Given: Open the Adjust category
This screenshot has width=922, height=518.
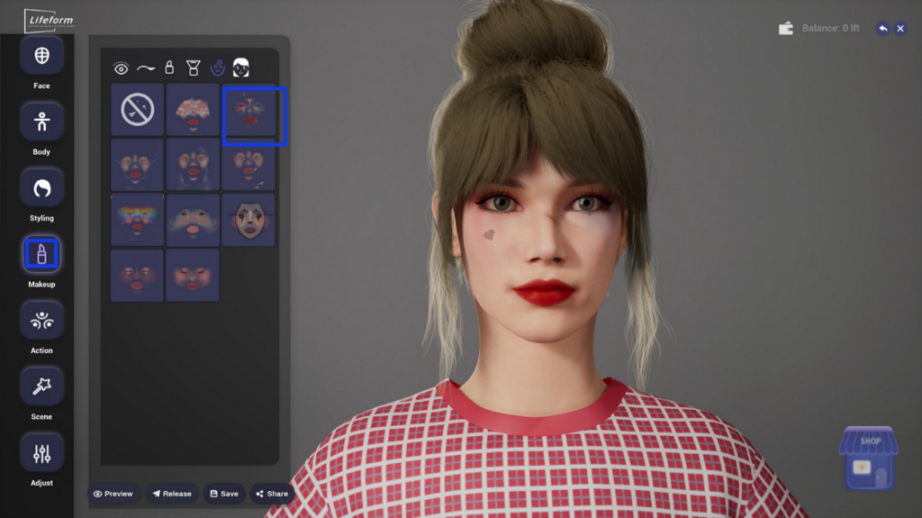Looking at the screenshot, I should [41, 453].
